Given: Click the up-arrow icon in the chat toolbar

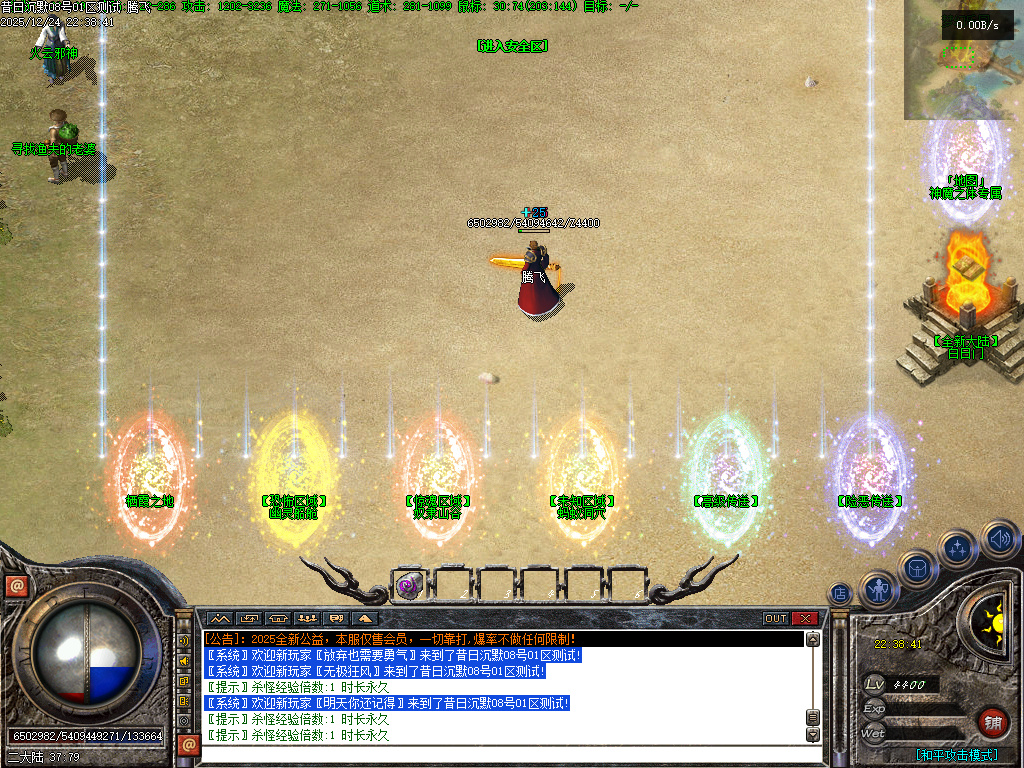Looking at the screenshot, I should pos(363,619).
